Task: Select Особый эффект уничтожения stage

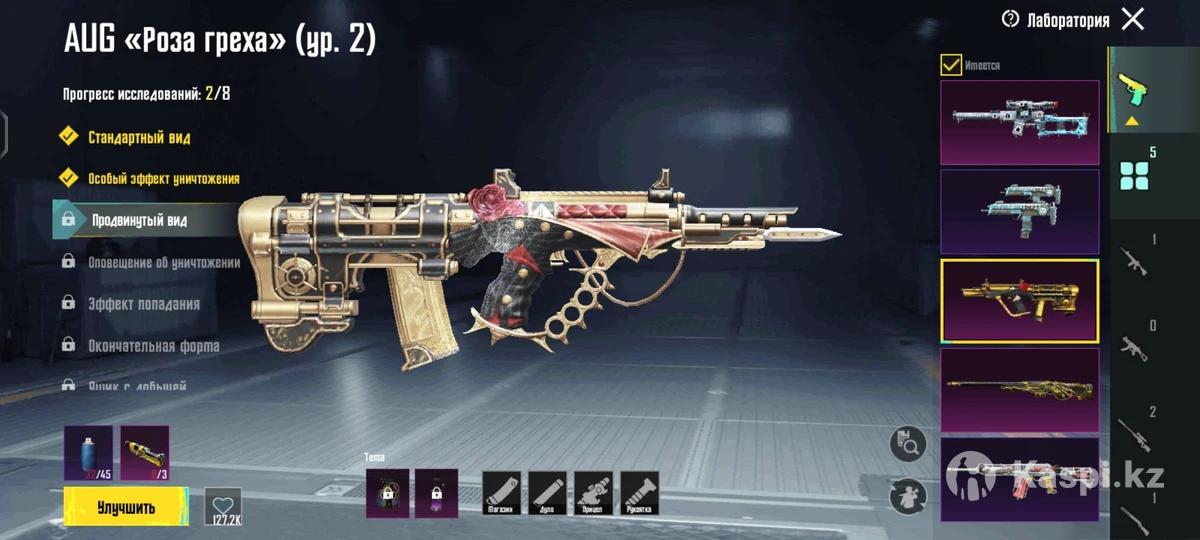Action: (x=163, y=178)
